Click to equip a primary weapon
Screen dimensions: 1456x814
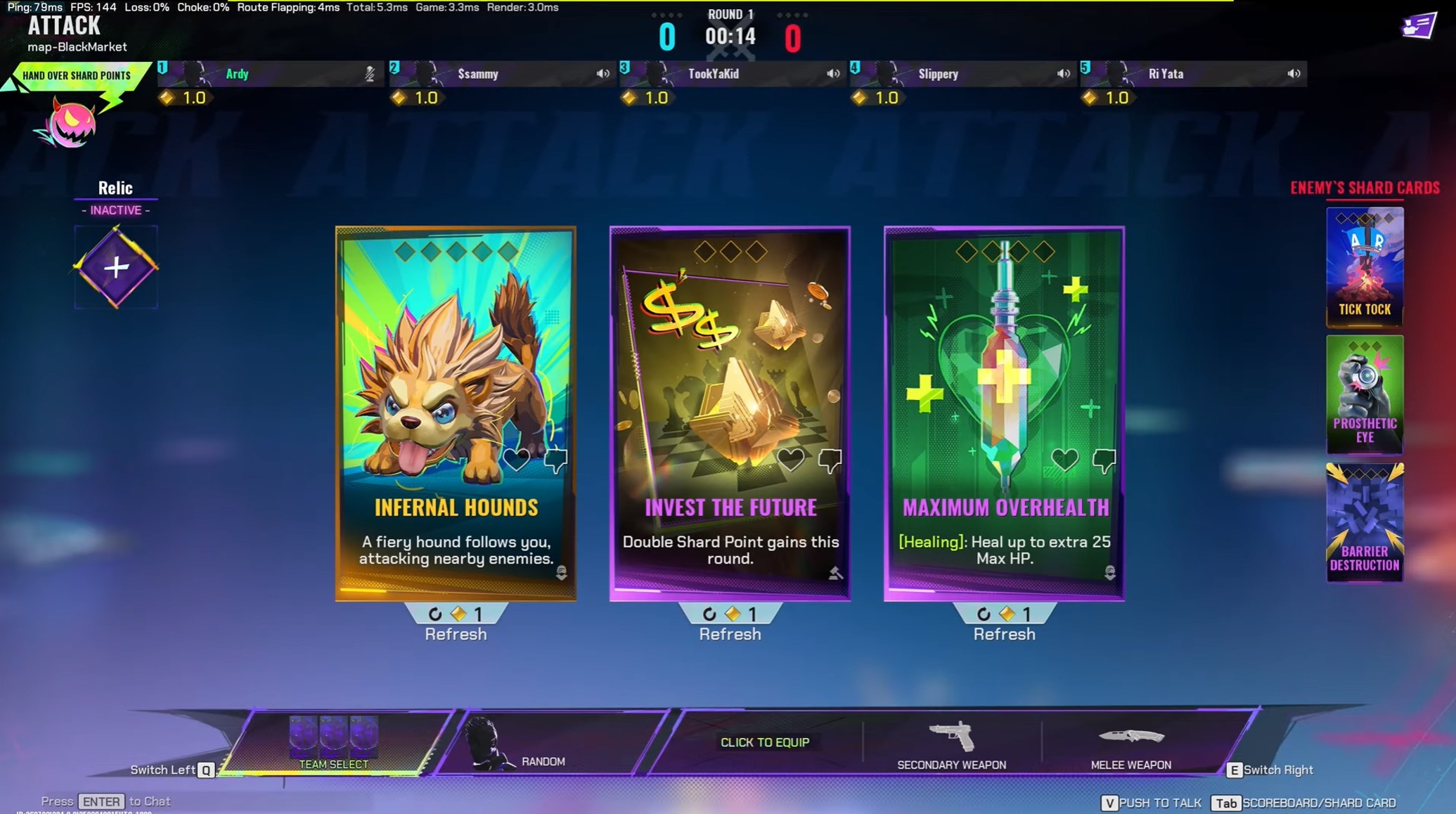pos(765,742)
